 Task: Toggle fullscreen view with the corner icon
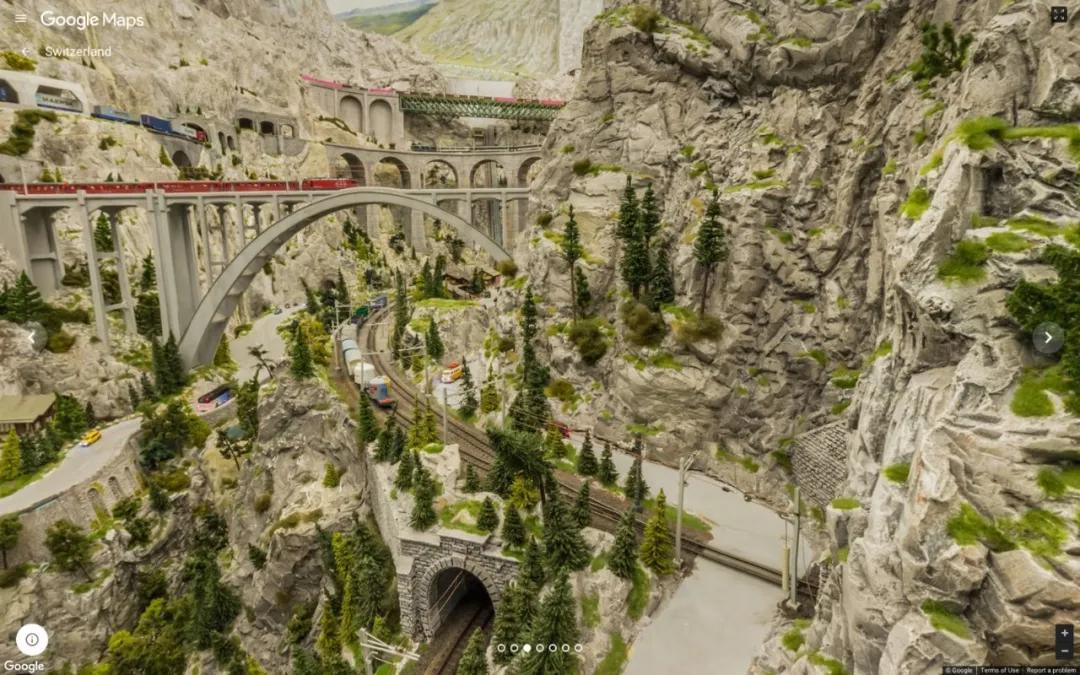[x=1058, y=15]
